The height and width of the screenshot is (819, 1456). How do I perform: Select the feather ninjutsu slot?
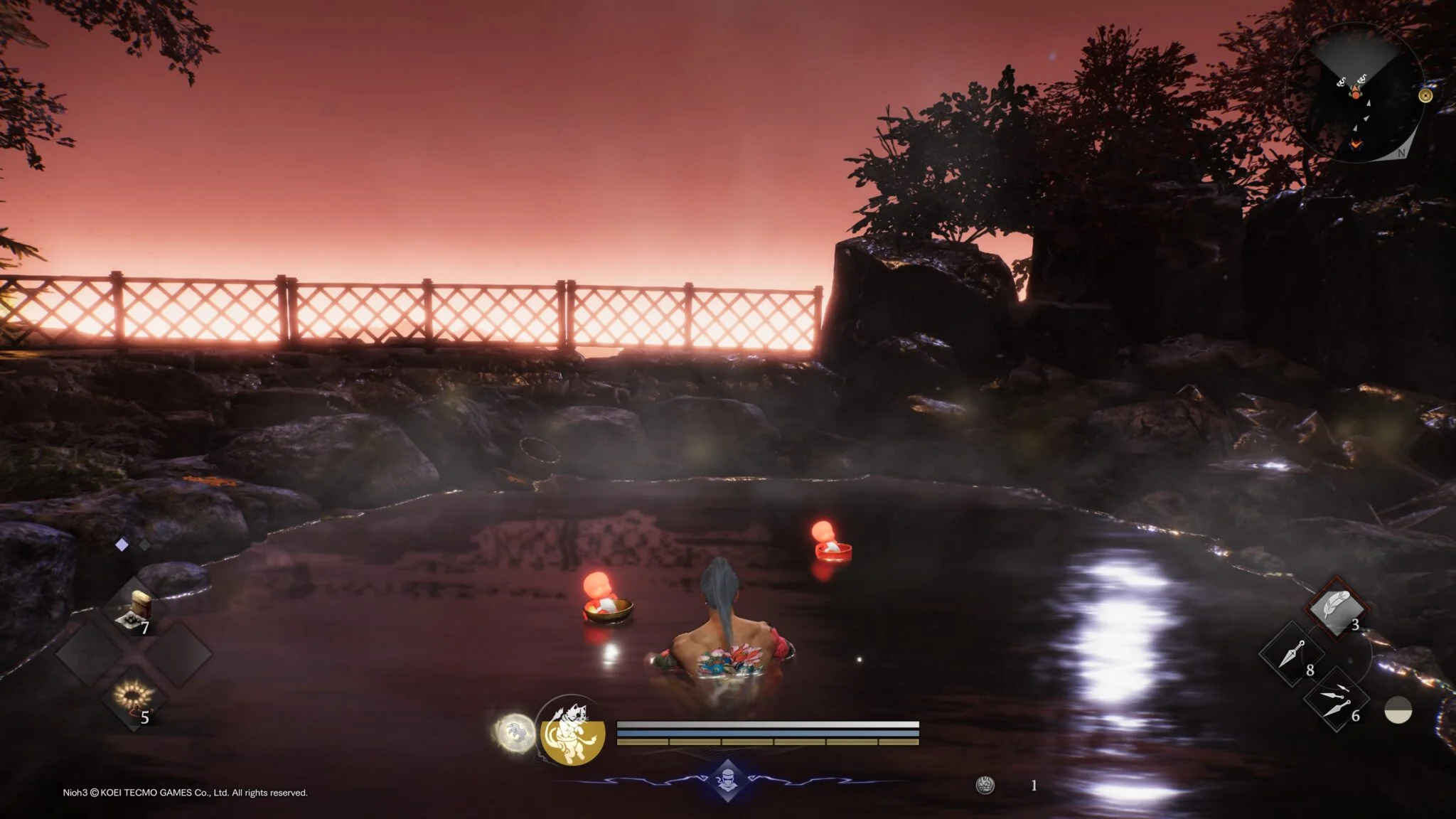[x=1337, y=609]
